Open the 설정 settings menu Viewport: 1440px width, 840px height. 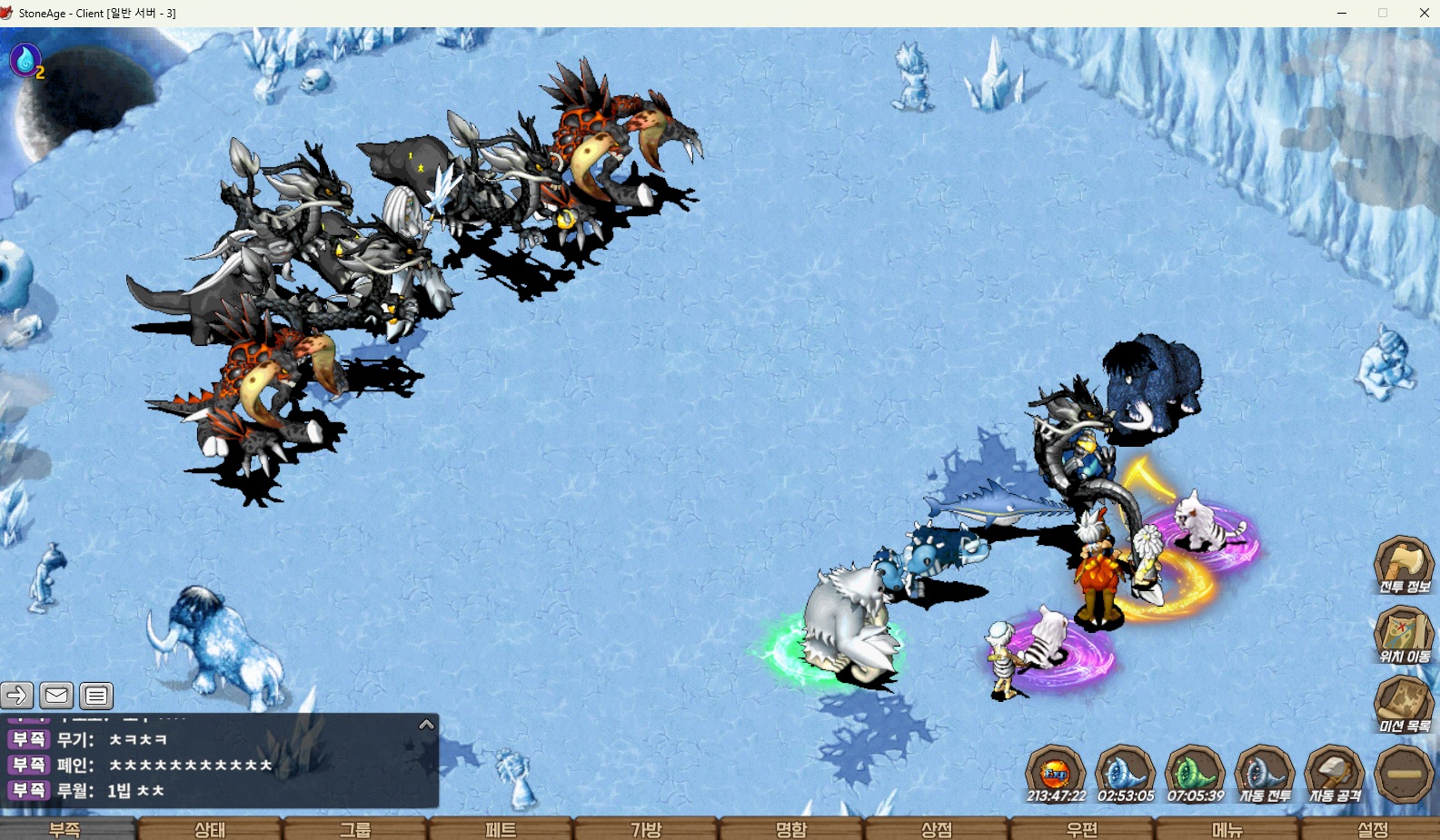coord(1373,828)
